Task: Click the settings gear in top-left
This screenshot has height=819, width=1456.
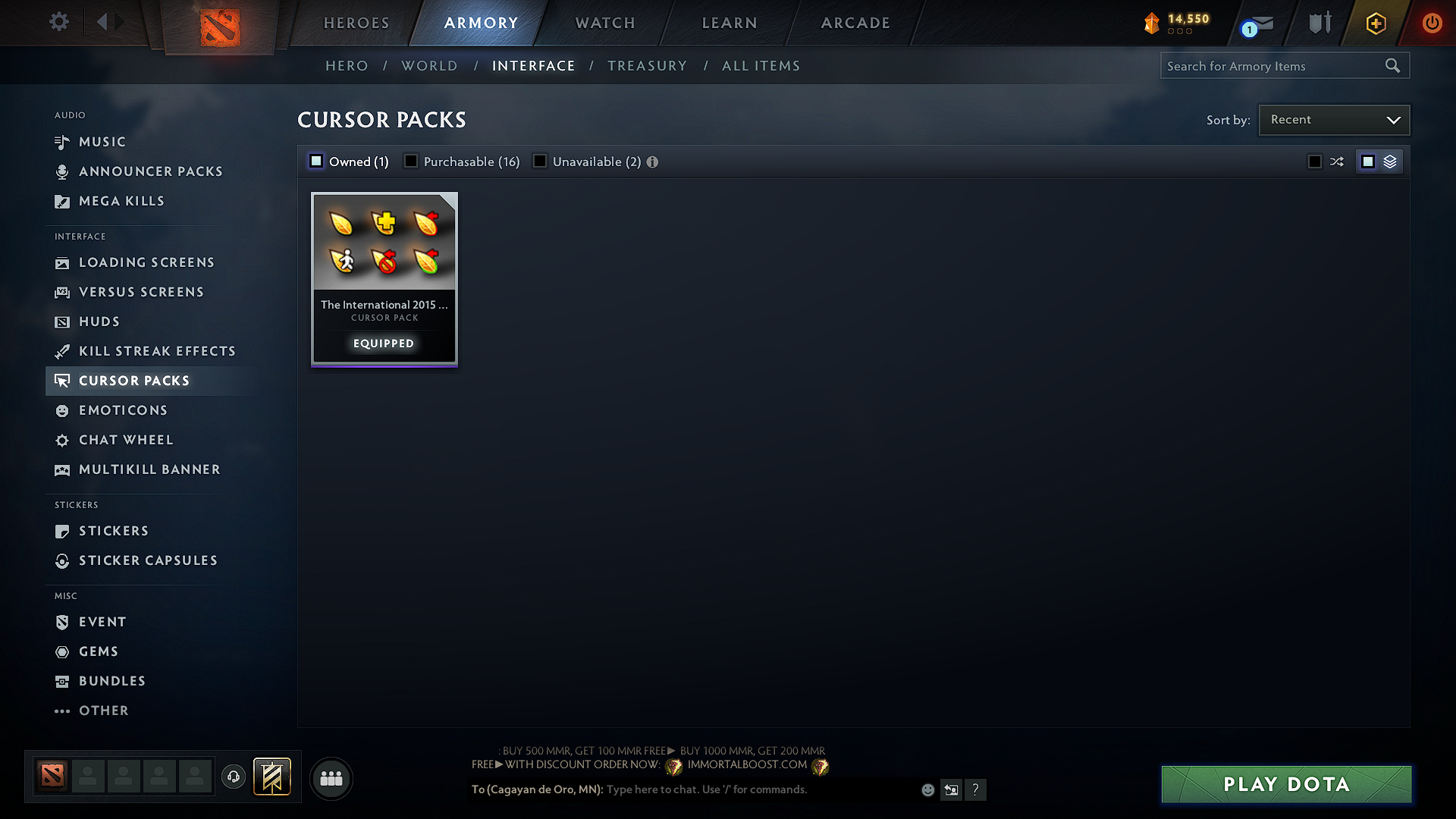Action: [x=58, y=22]
